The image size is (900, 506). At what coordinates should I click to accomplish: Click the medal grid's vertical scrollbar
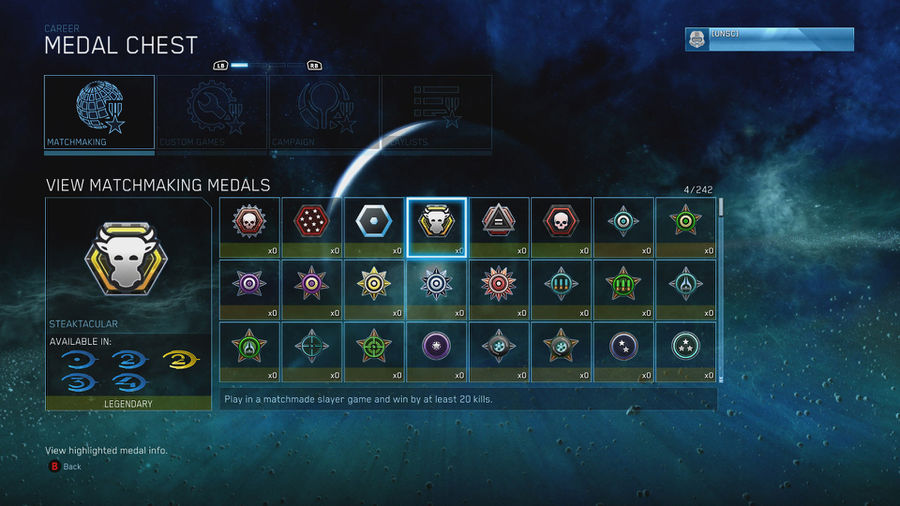pos(719,290)
